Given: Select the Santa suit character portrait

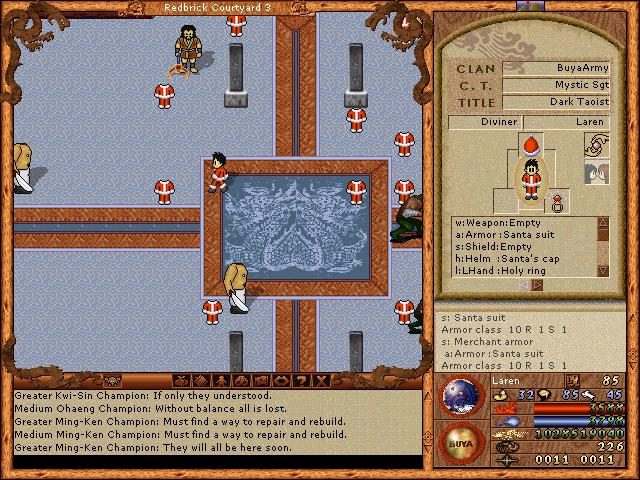Looking at the screenshot, I should 530,178.
